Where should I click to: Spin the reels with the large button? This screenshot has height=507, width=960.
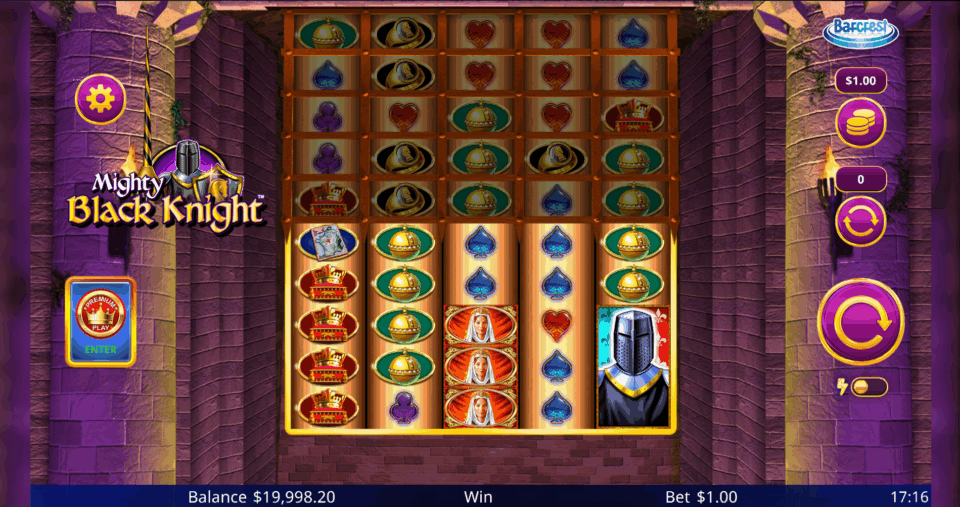tap(860, 322)
